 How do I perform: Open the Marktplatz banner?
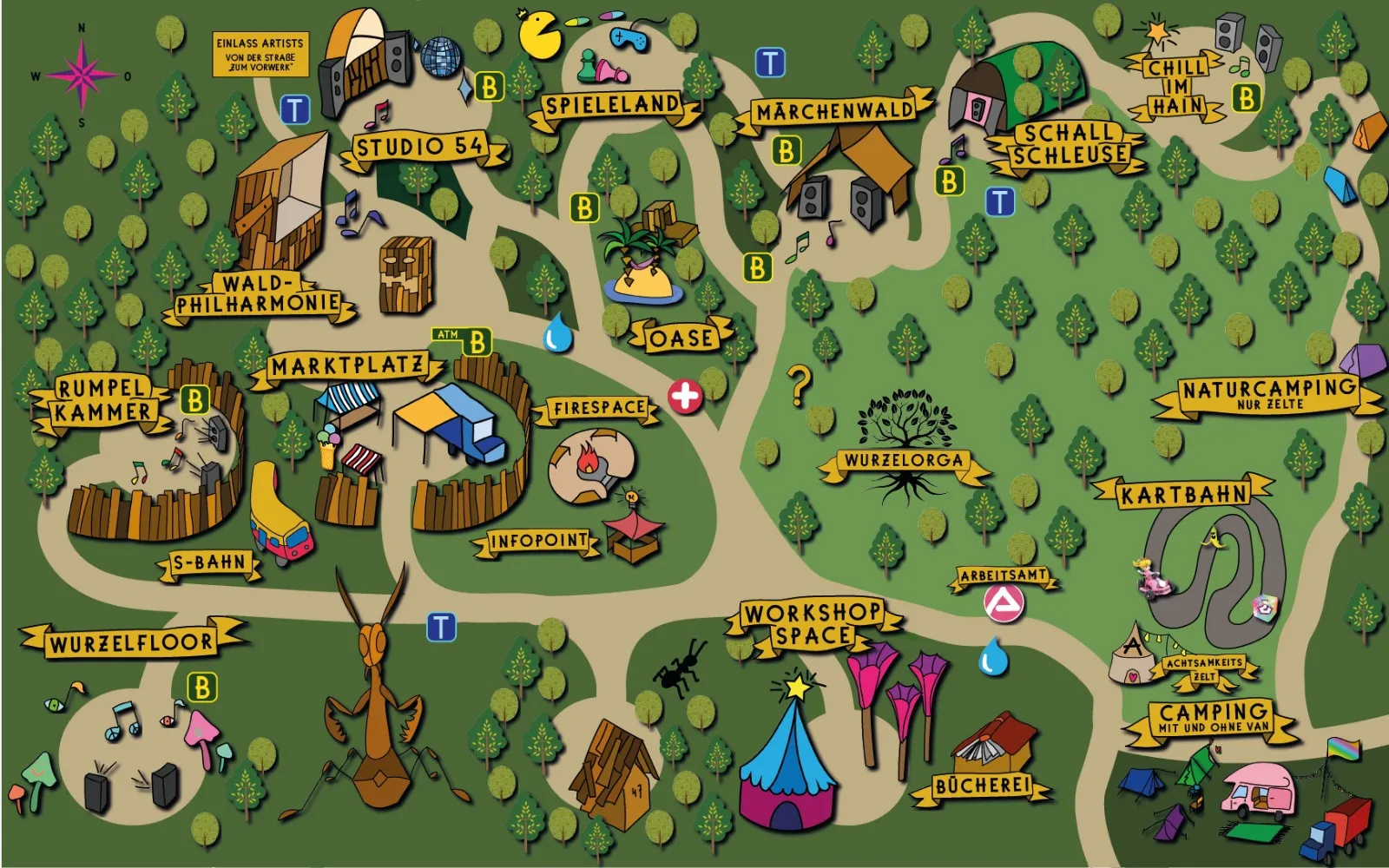[x=347, y=366]
